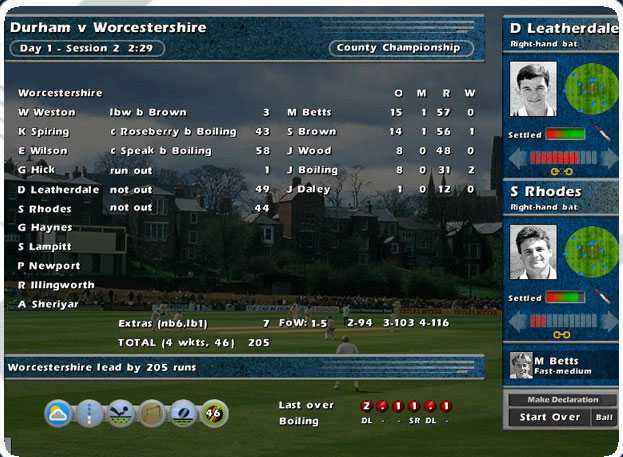
Task: Select D Leatherdale's player portrait
Action: click(532, 91)
